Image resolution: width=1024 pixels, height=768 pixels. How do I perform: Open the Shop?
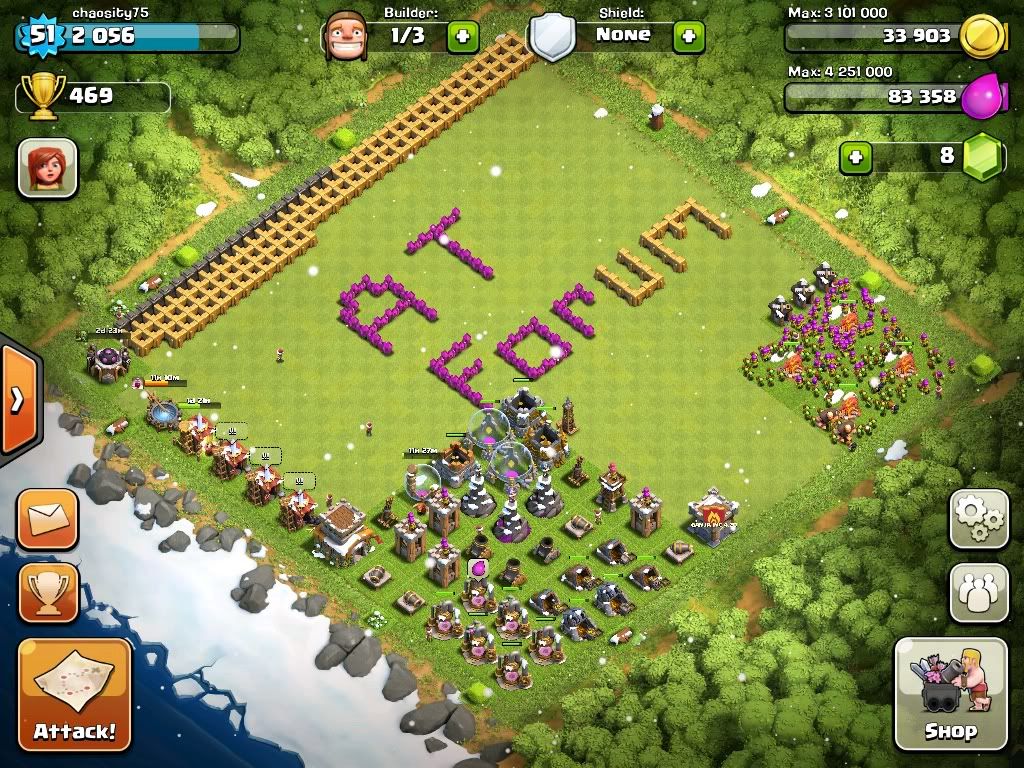(950, 694)
